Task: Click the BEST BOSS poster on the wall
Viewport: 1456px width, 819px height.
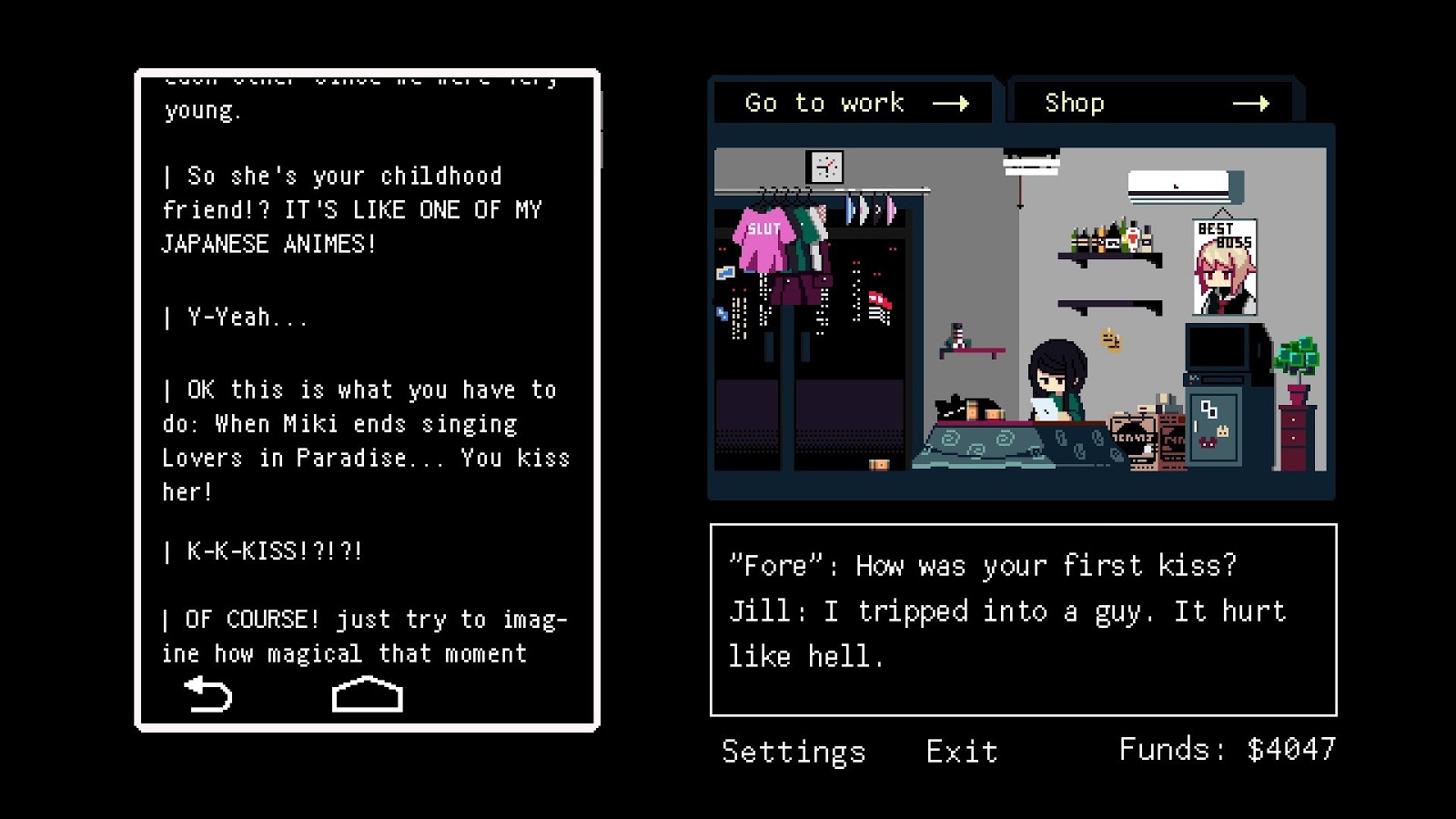Action: tap(1224, 268)
